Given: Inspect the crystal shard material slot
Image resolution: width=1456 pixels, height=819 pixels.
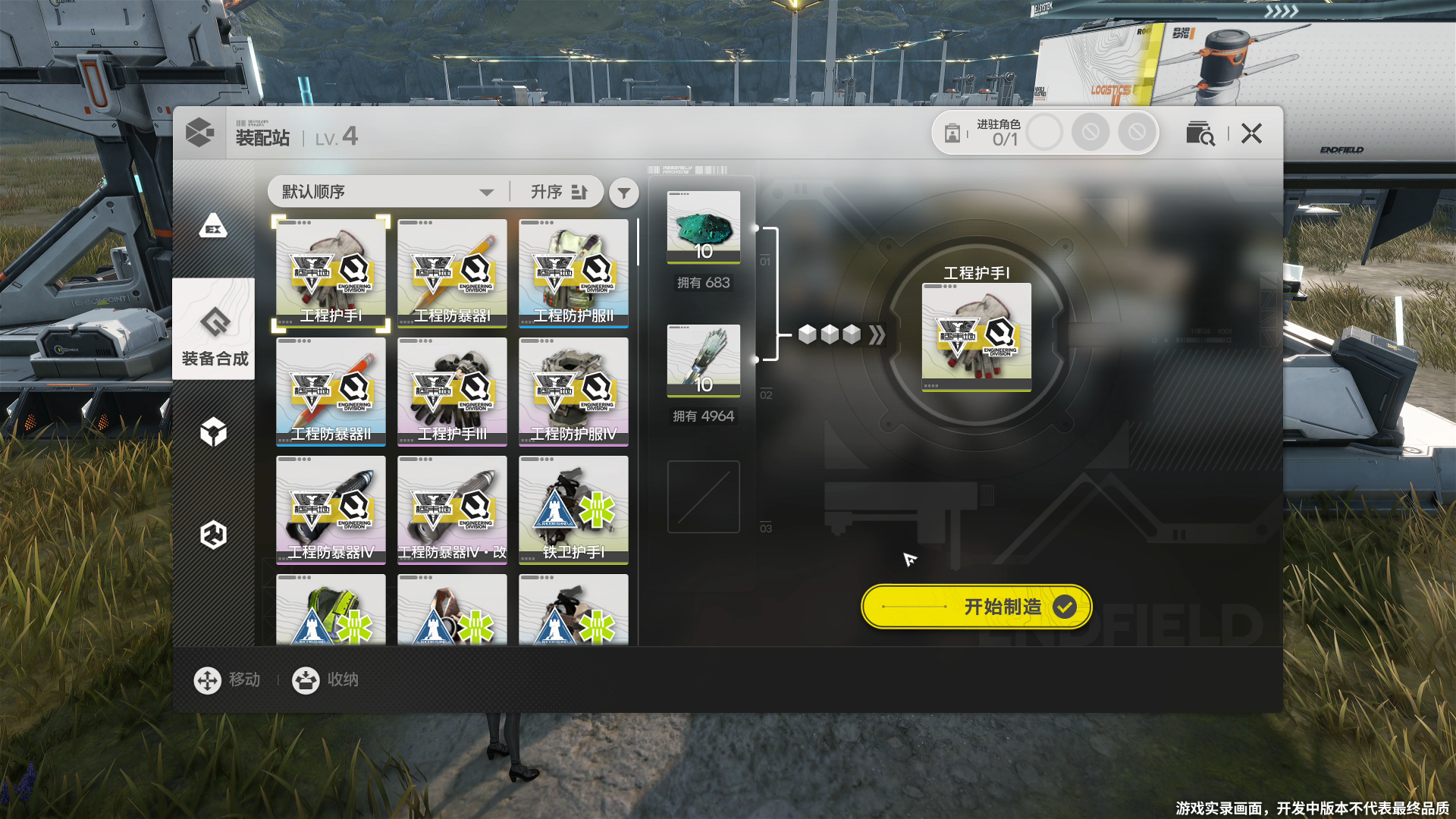Looking at the screenshot, I should click(704, 360).
